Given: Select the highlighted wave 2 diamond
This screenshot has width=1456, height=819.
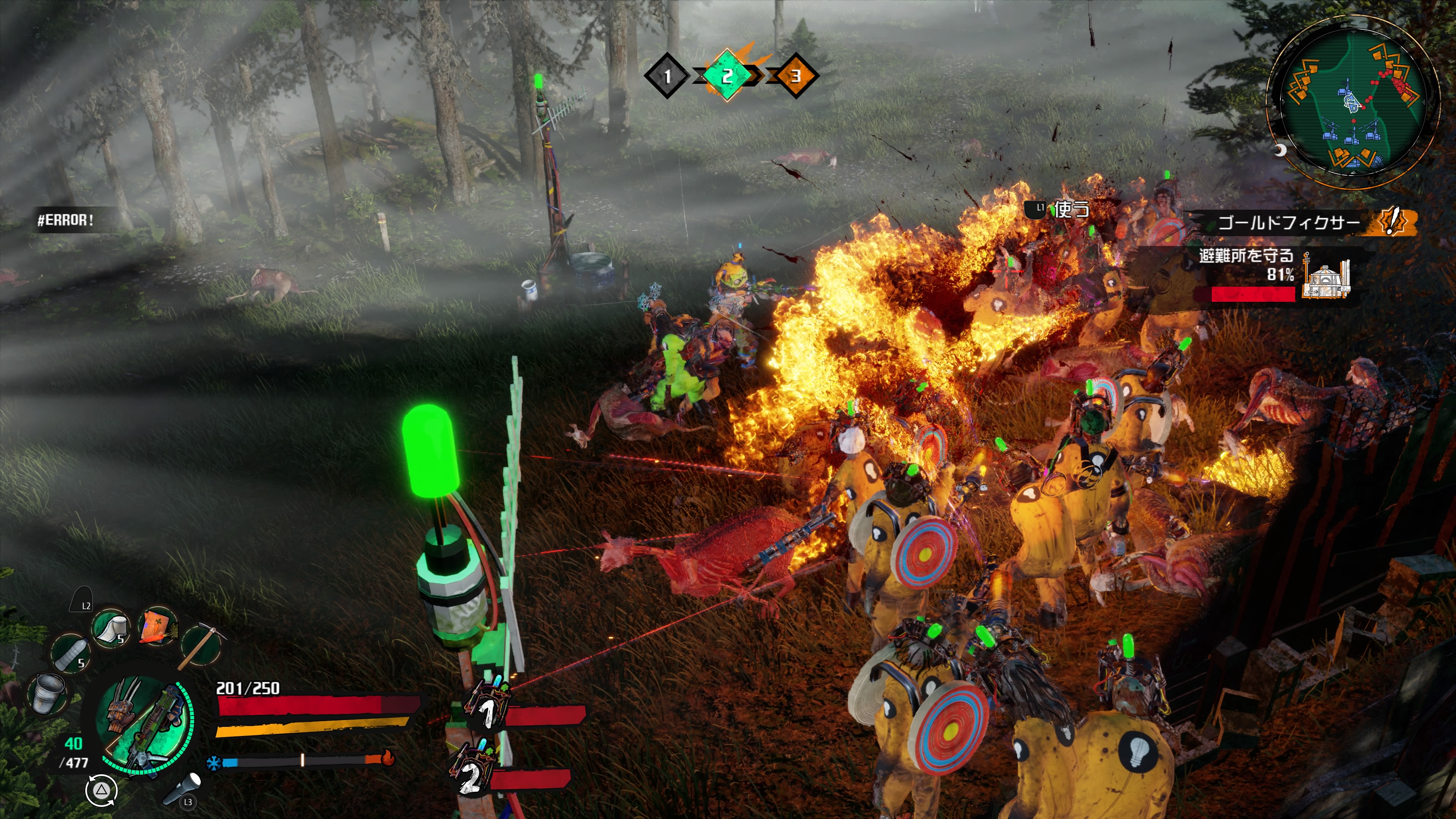Looking at the screenshot, I should (728, 75).
